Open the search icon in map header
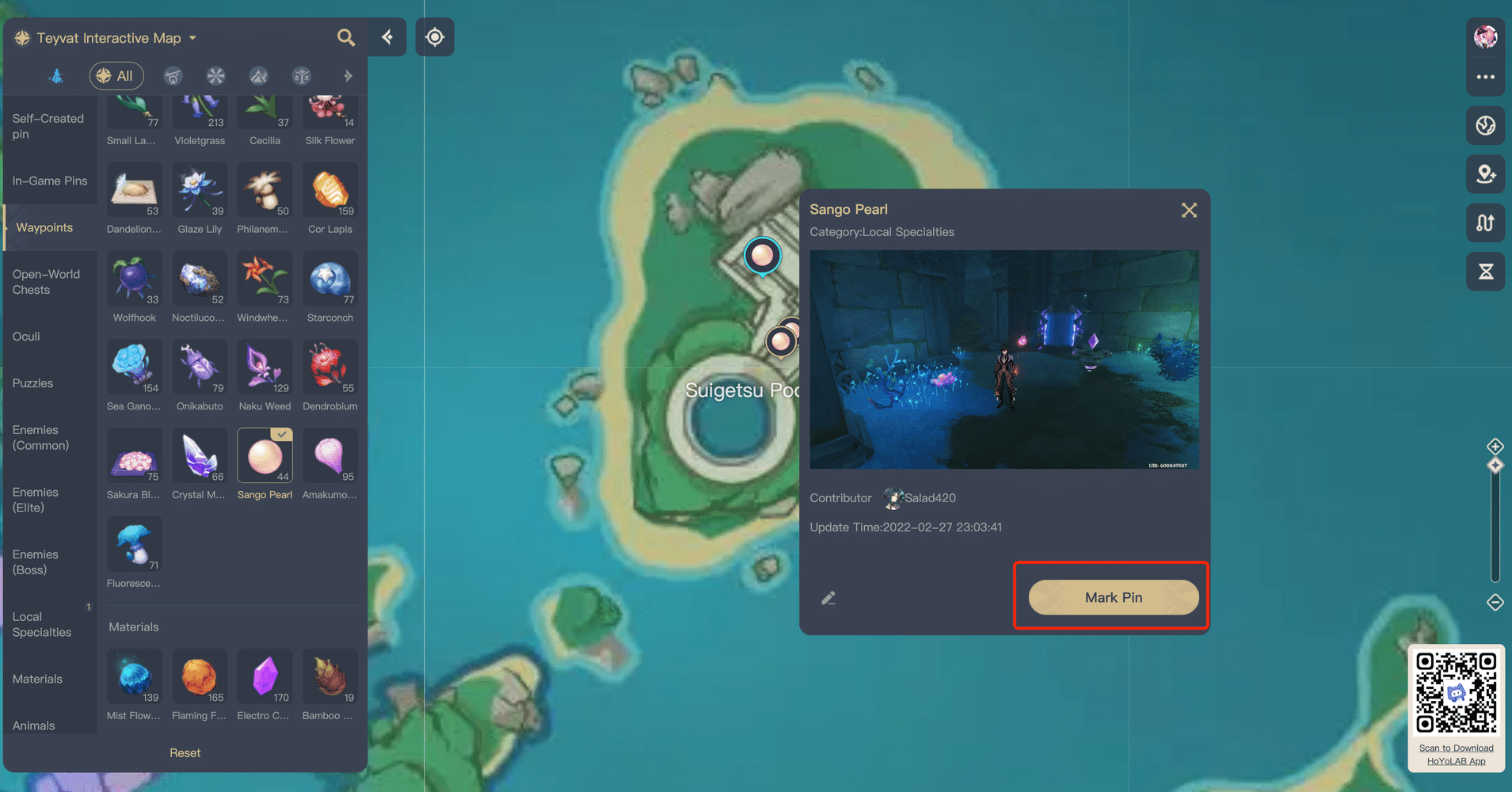 [x=346, y=37]
